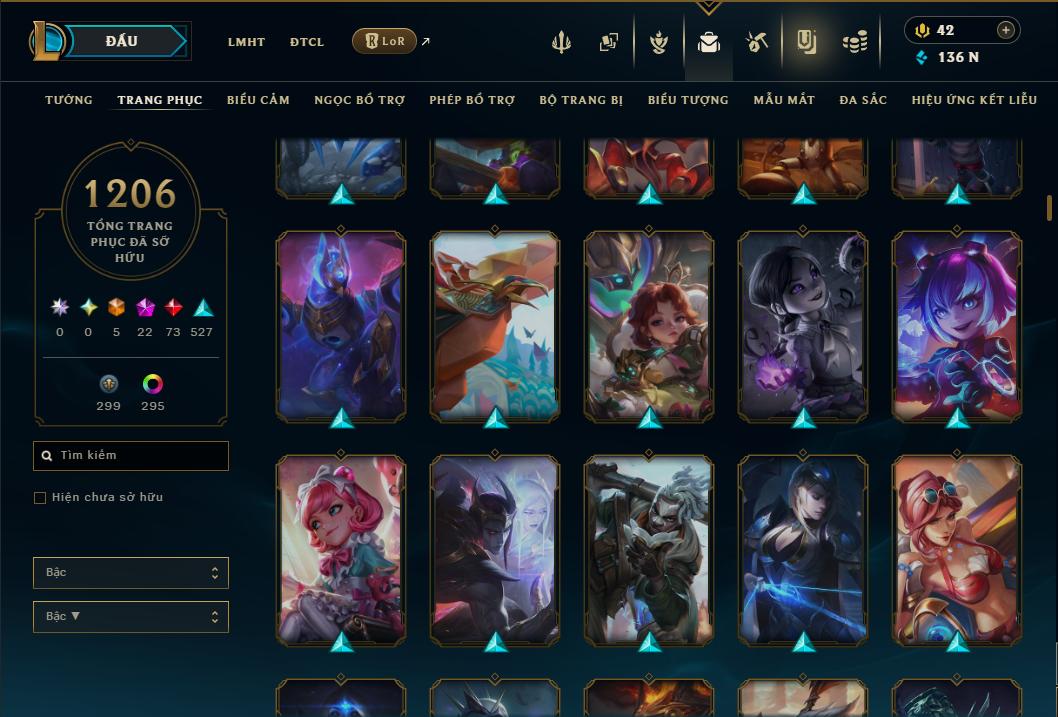Click the ĐẤU play button

coord(122,41)
